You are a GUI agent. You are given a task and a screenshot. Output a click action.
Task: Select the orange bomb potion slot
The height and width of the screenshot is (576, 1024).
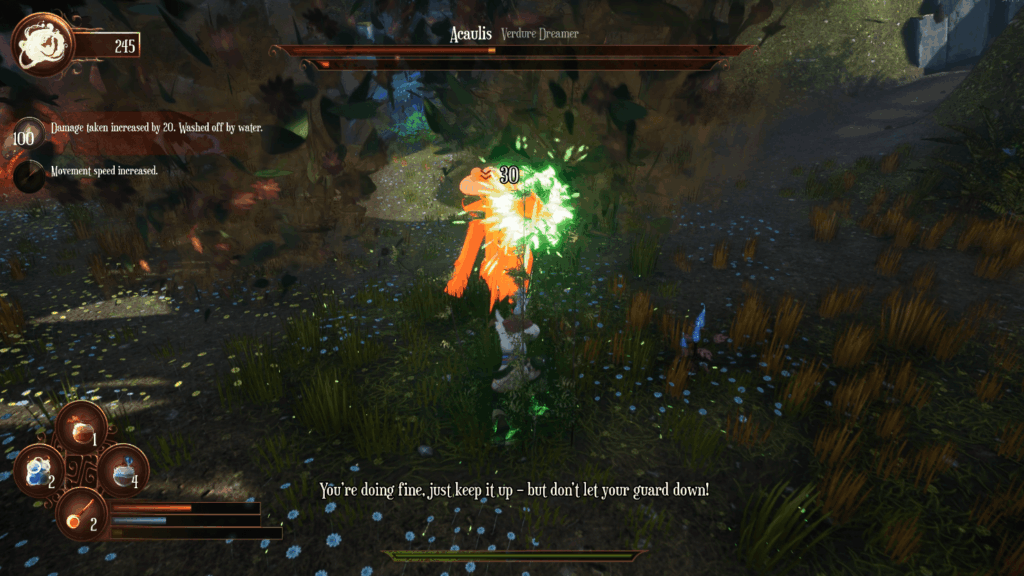click(81, 428)
